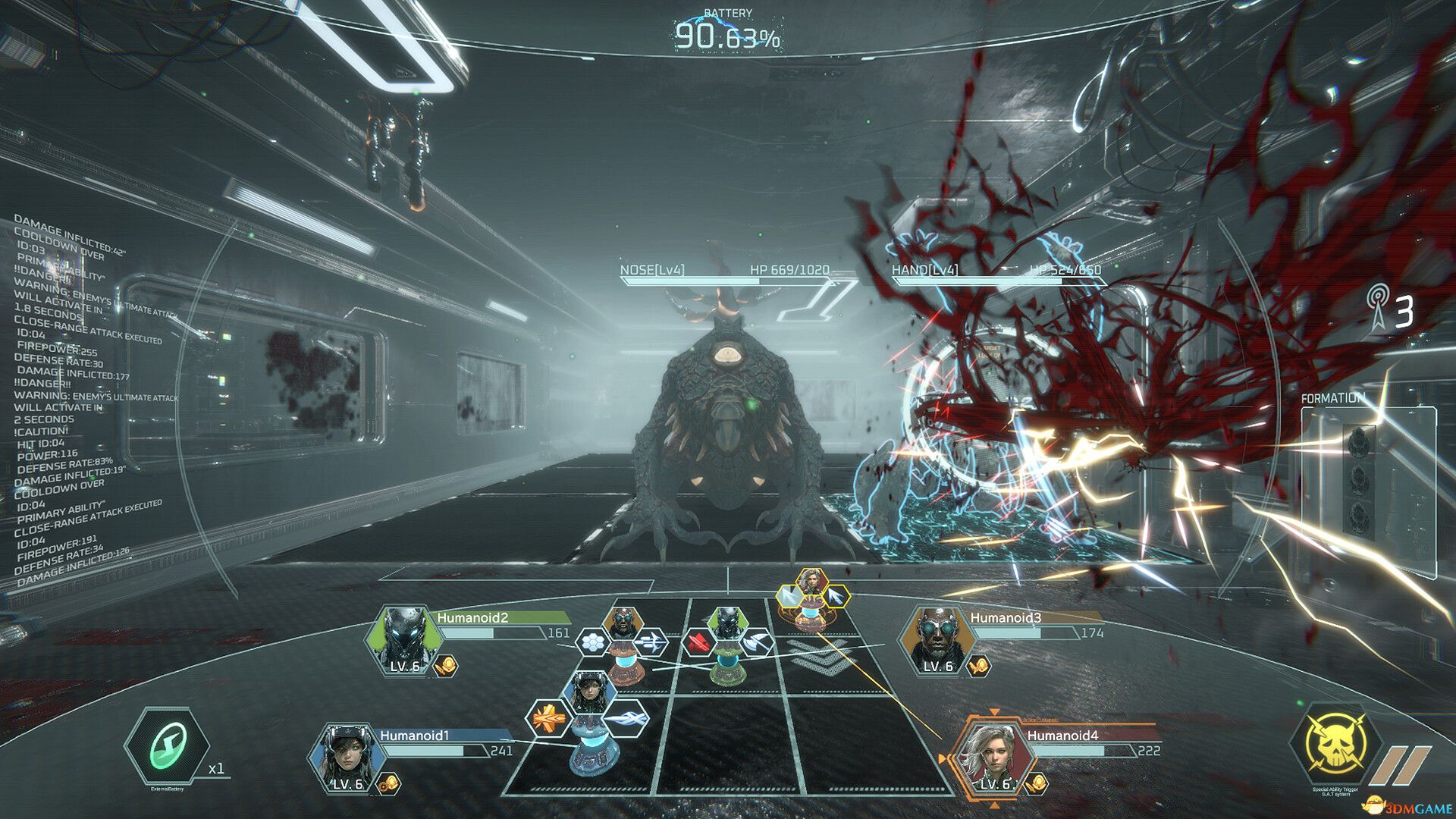
Task: Activate the honeycomb shield skill hexagon
Action: point(593,643)
